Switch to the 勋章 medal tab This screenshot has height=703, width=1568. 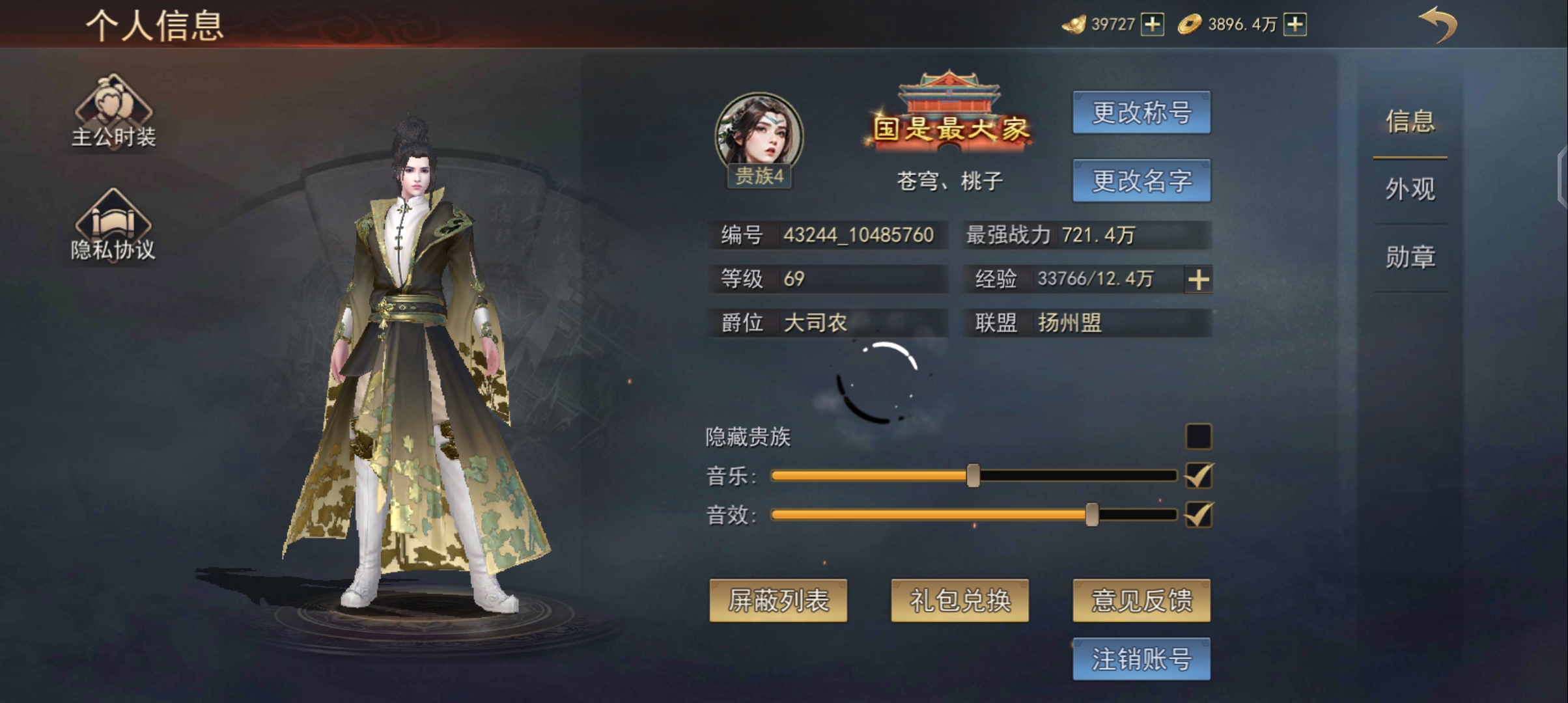point(1410,256)
